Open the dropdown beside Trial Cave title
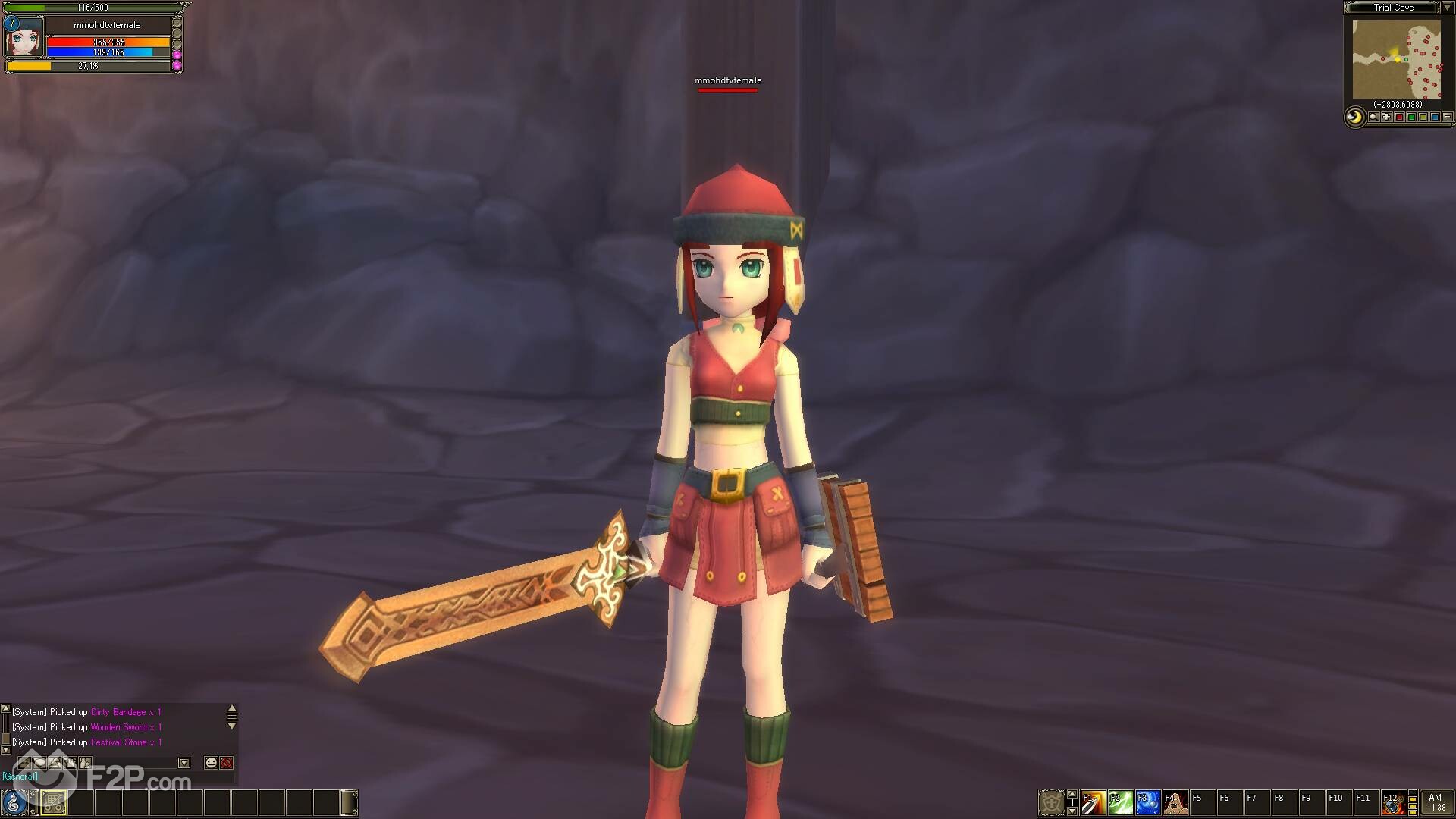 (1447, 8)
